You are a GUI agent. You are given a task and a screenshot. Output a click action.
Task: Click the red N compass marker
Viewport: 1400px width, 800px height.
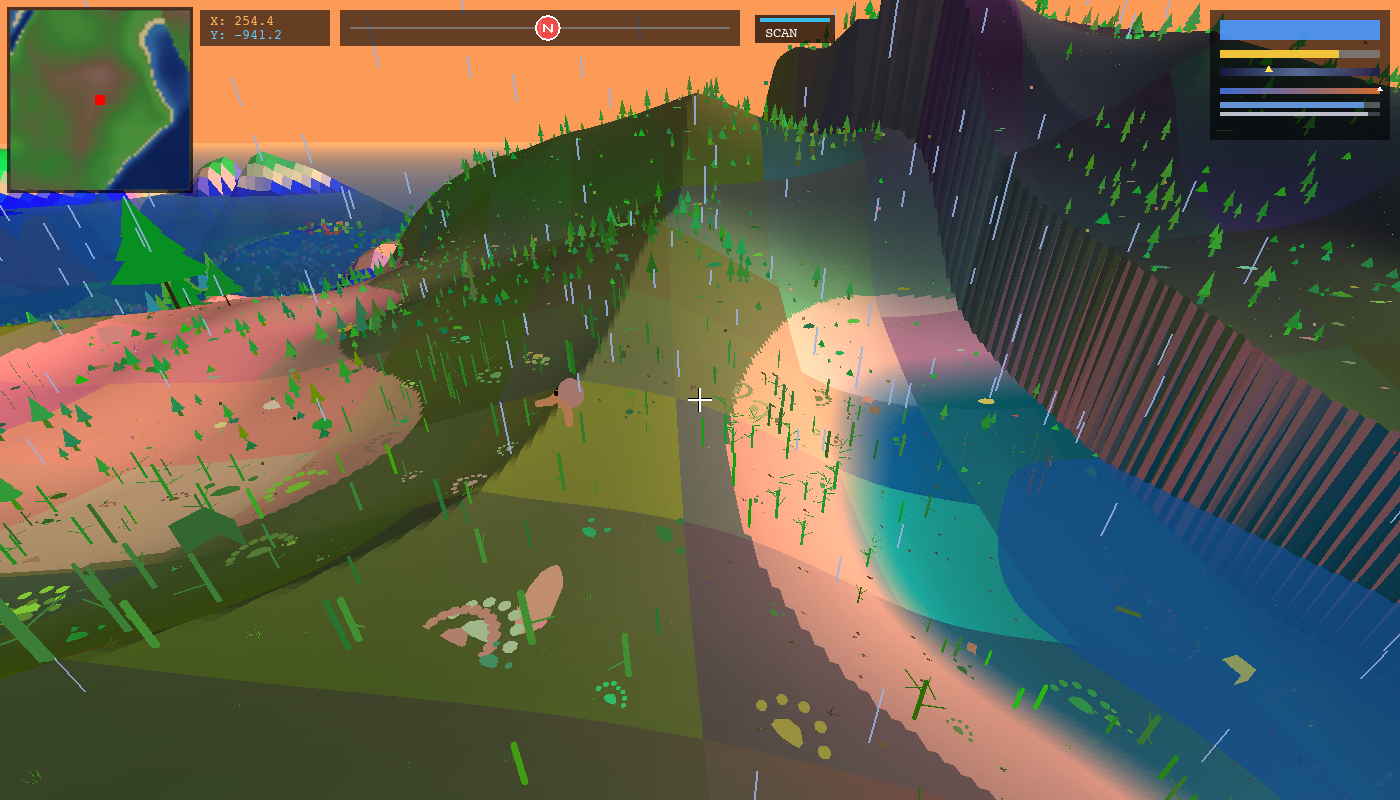click(548, 28)
